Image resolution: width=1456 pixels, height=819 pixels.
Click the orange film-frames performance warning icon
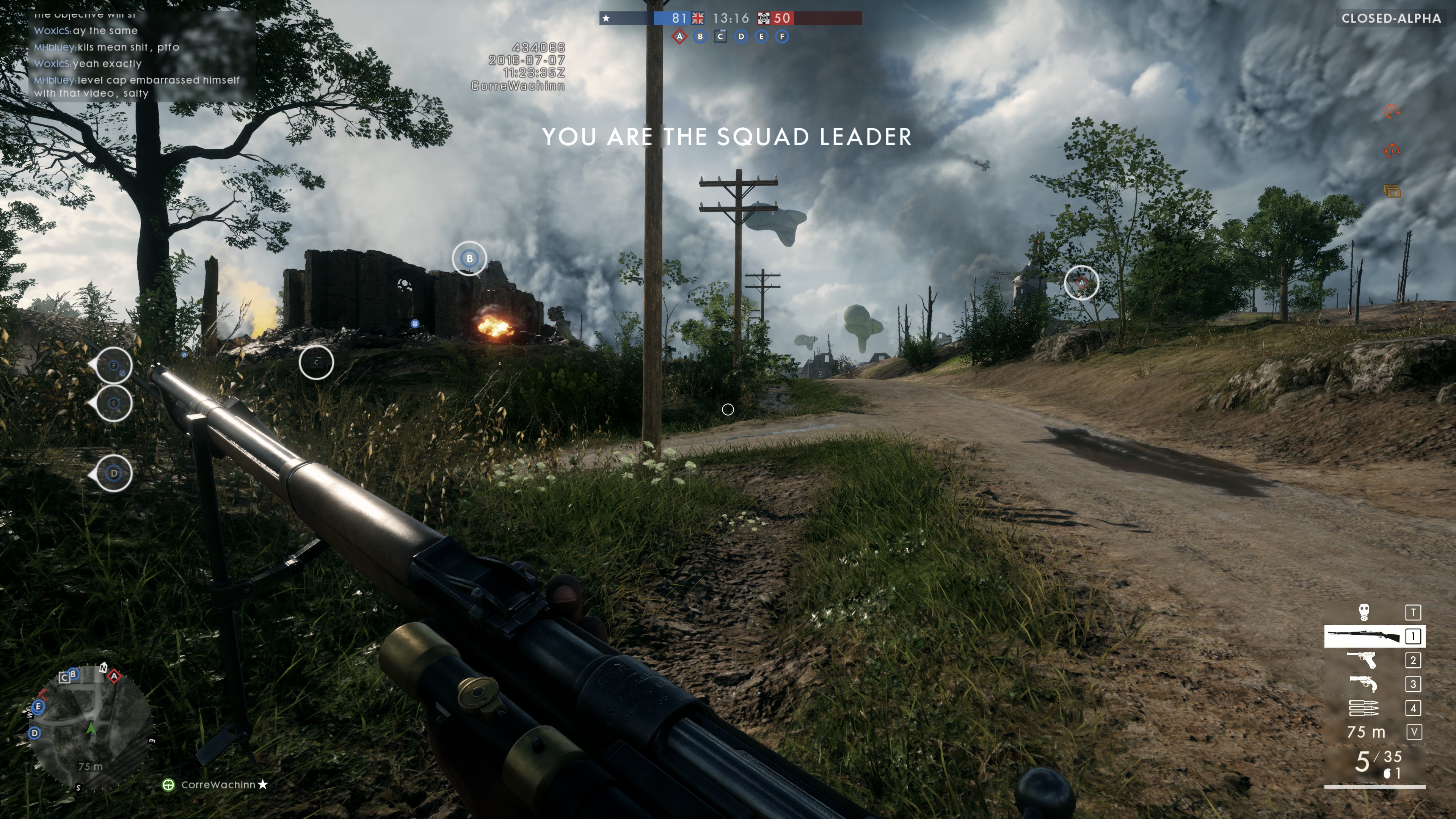(1392, 191)
